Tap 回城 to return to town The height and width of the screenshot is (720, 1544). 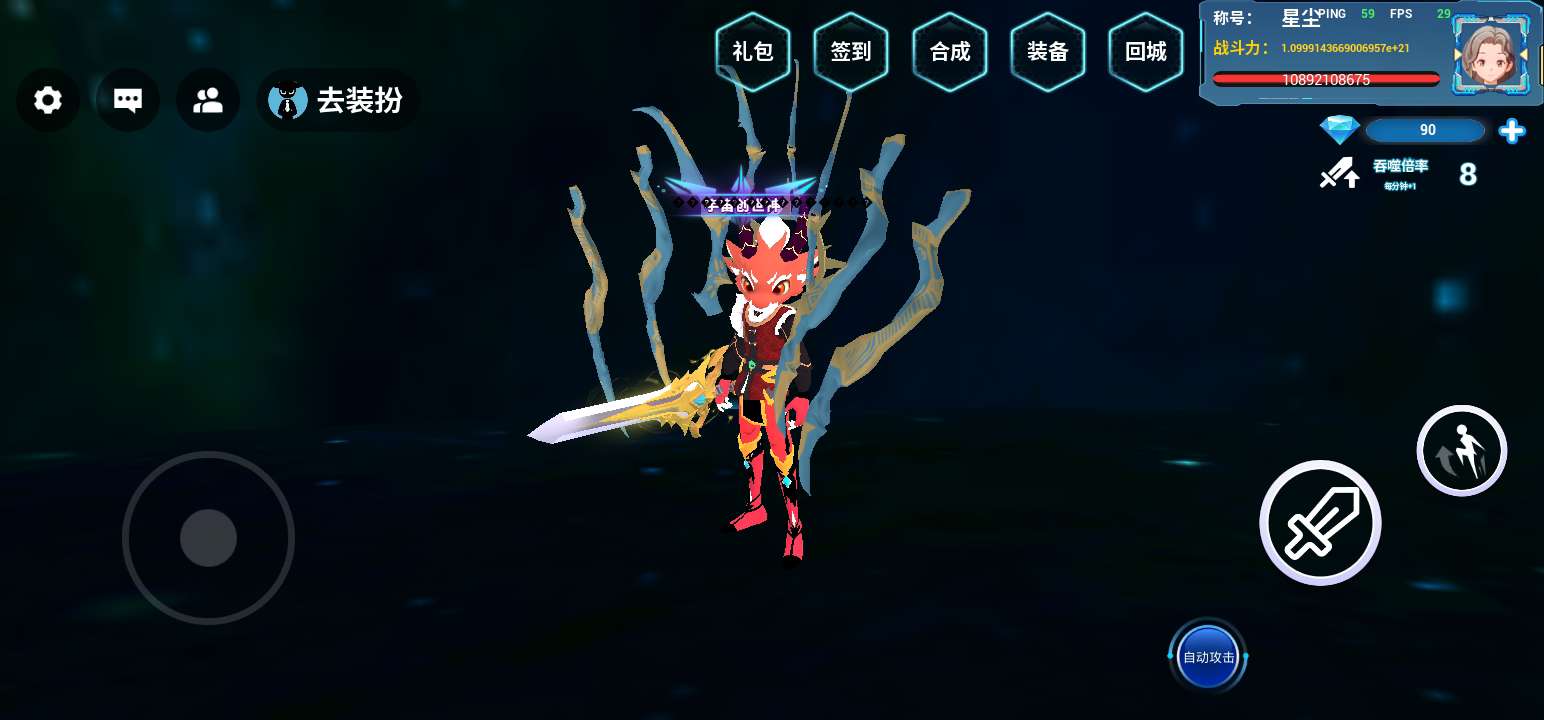pyautogui.click(x=1146, y=52)
